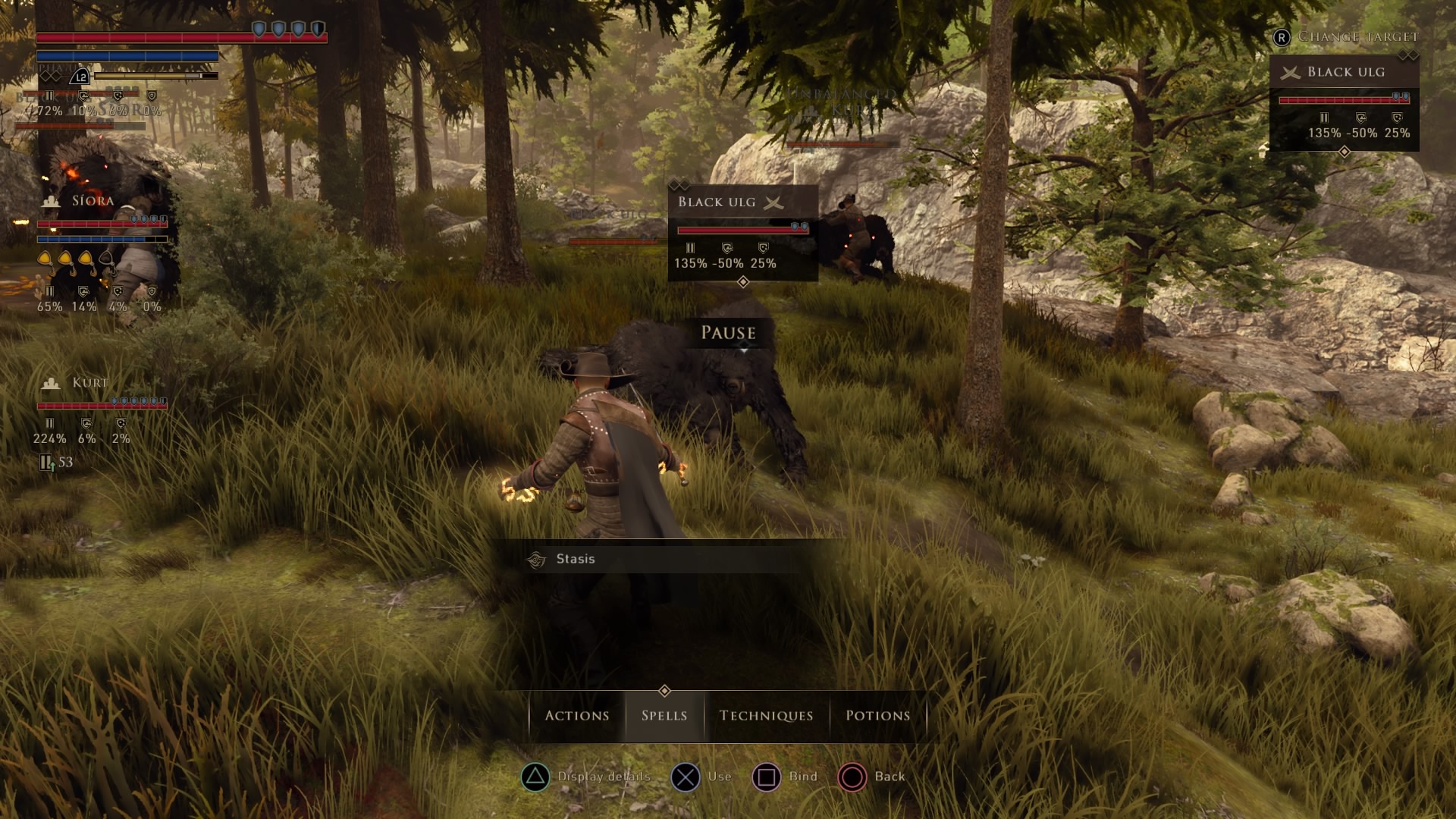Viewport: 1456px width, 819px height.
Task: Select Siora's party member panel
Action: tap(100, 250)
